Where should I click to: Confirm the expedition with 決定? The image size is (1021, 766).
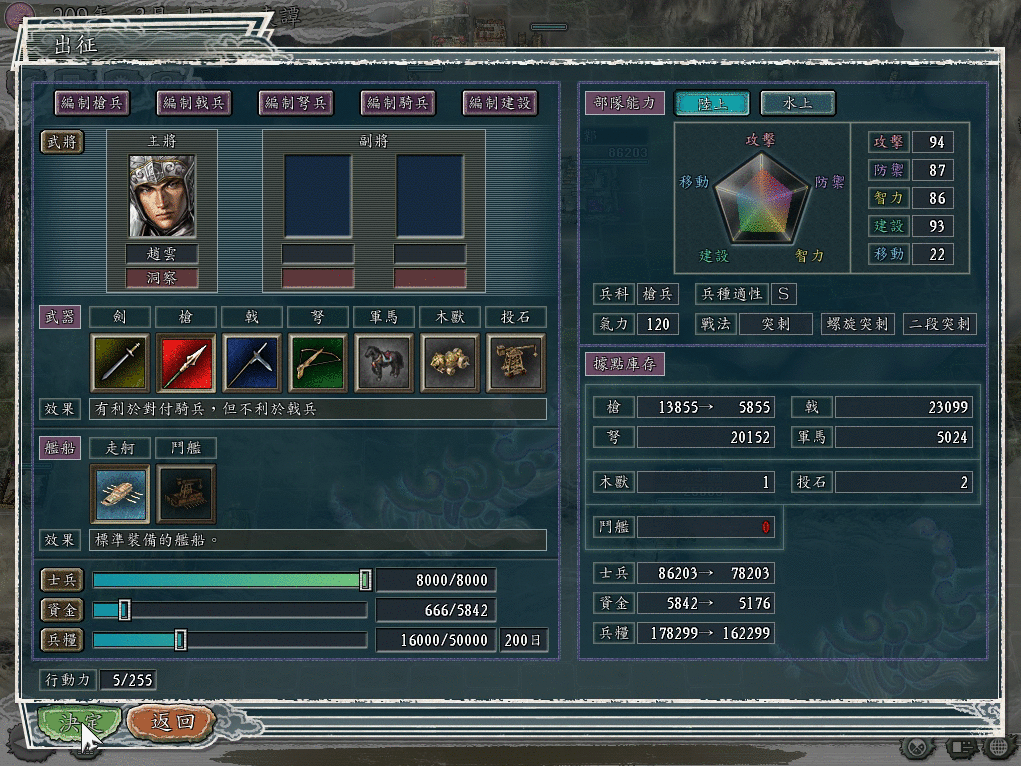[80, 722]
